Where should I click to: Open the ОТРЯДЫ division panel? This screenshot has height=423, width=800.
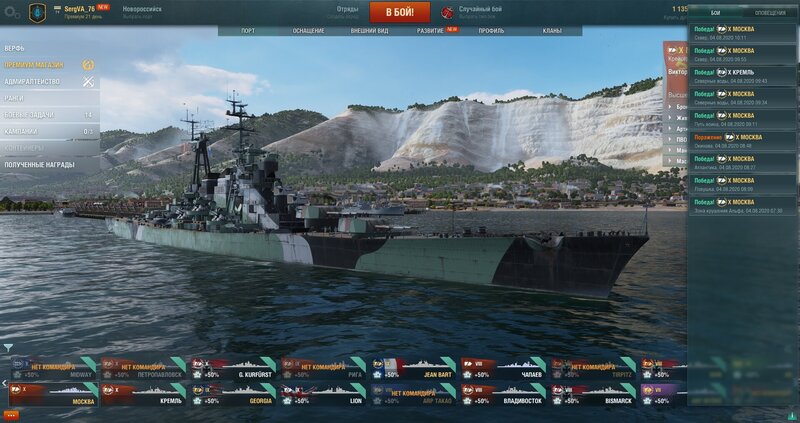347,12
